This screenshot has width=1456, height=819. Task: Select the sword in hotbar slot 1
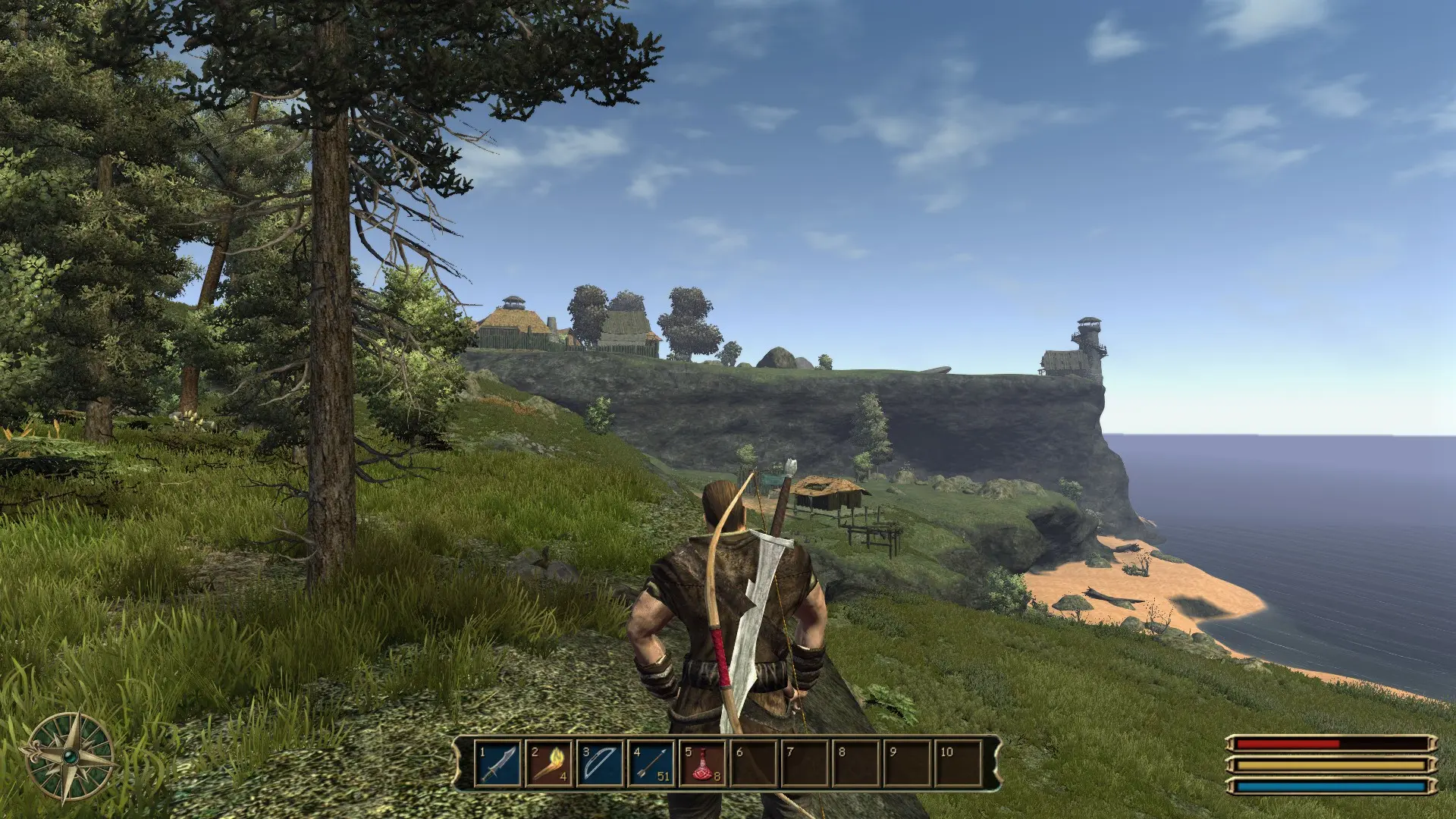(499, 763)
